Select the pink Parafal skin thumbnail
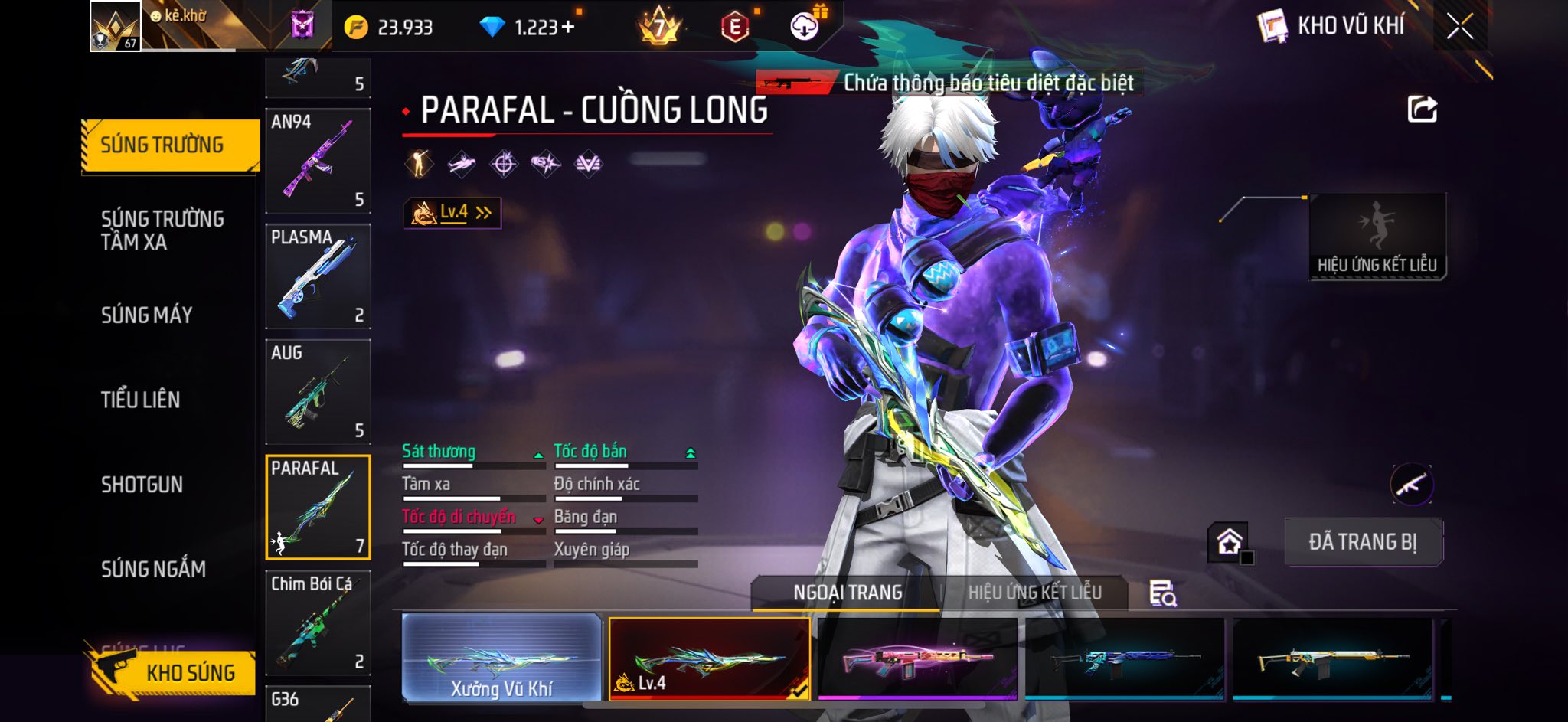 tap(917, 659)
